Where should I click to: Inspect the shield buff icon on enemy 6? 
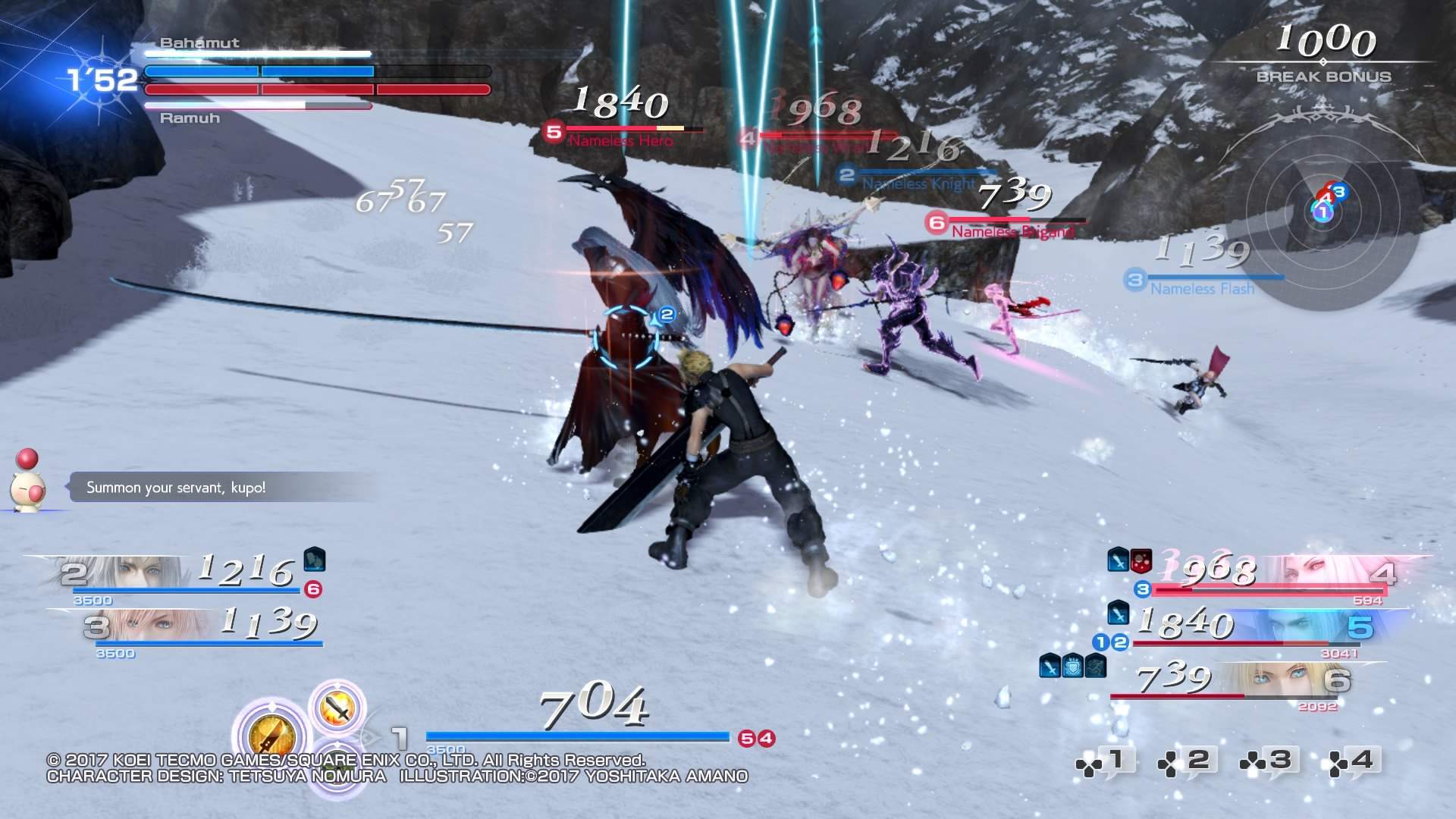pos(1072,666)
